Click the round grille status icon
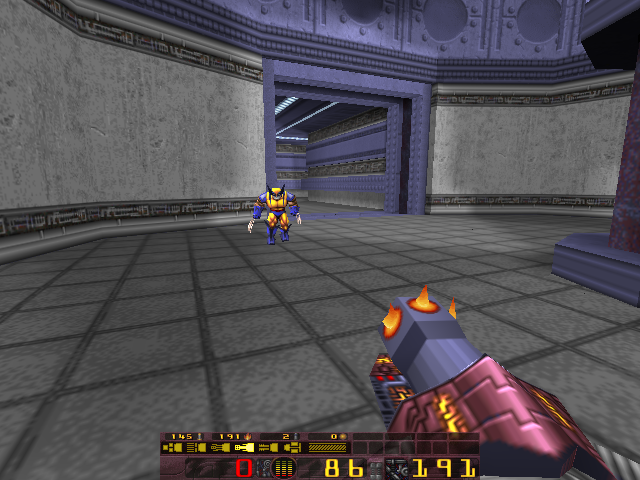The width and height of the screenshot is (640, 480). click(x=283, y=468)
